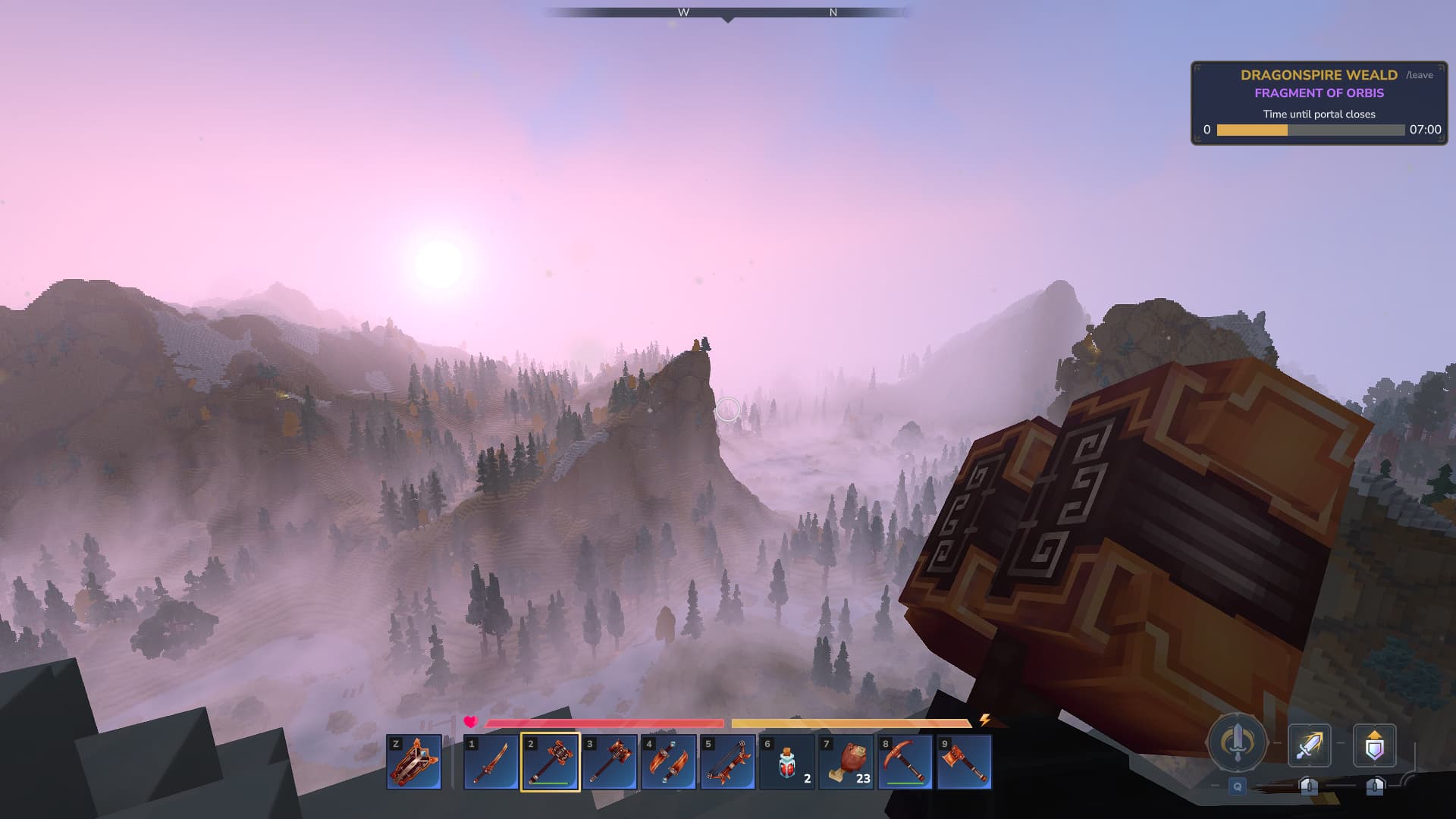Click the Dragonspire Weald portal tracker
The height and width of the screenshot is (819, 1456).
(x=1318, y=103)
